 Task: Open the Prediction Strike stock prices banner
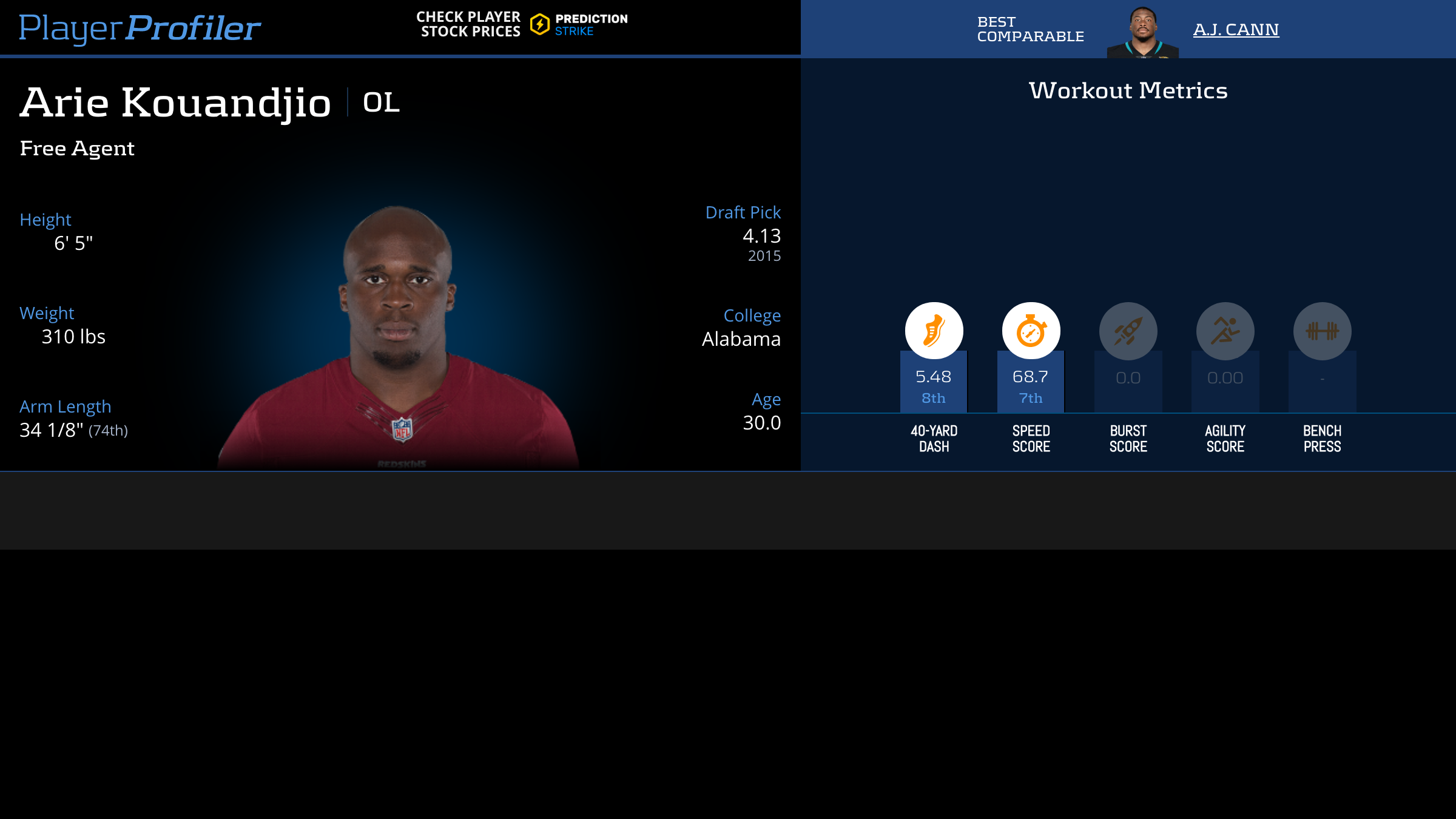point(522,24)
